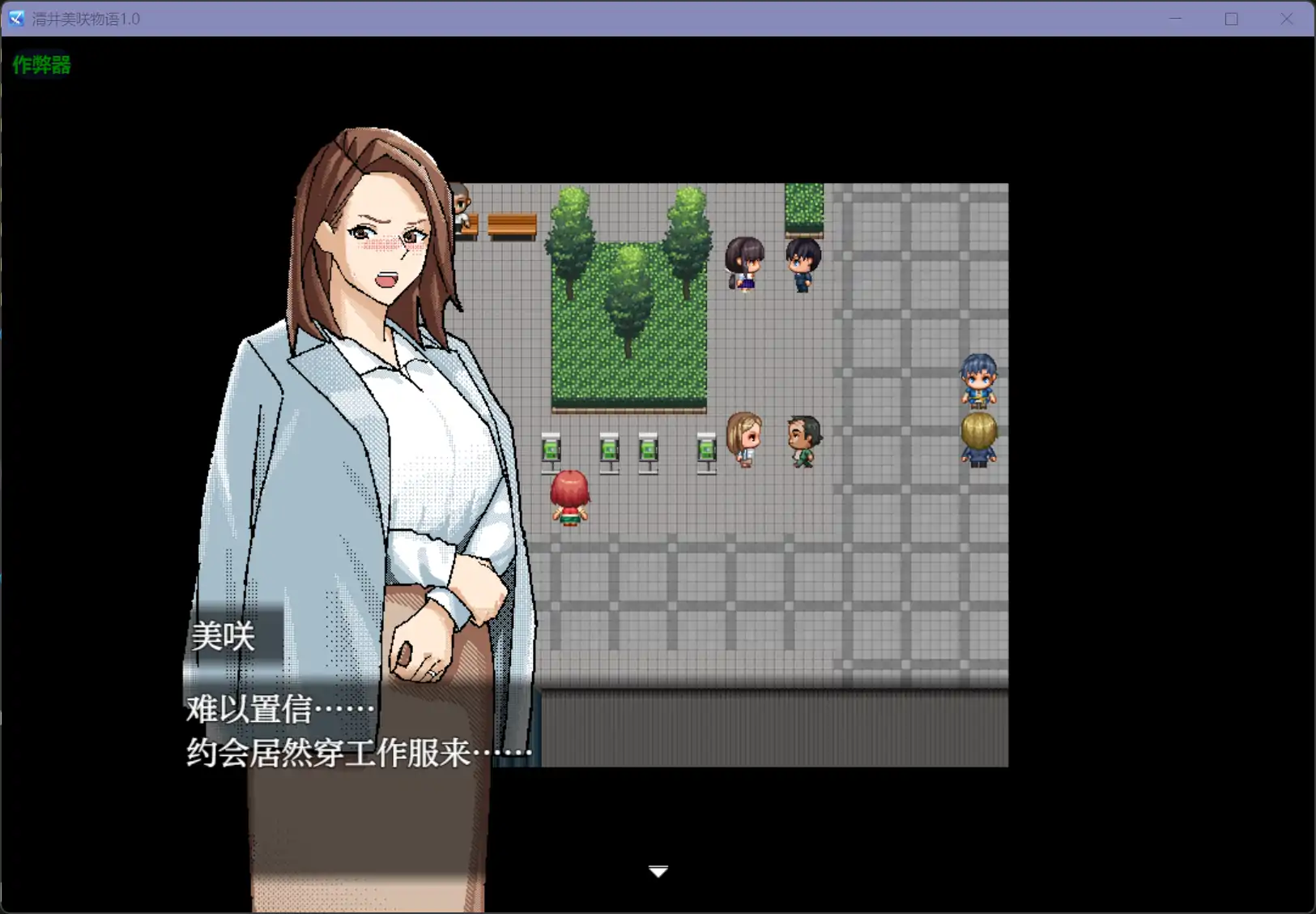
Task: Click the rightmost green vending machine sprite
Action: [705, 451]
